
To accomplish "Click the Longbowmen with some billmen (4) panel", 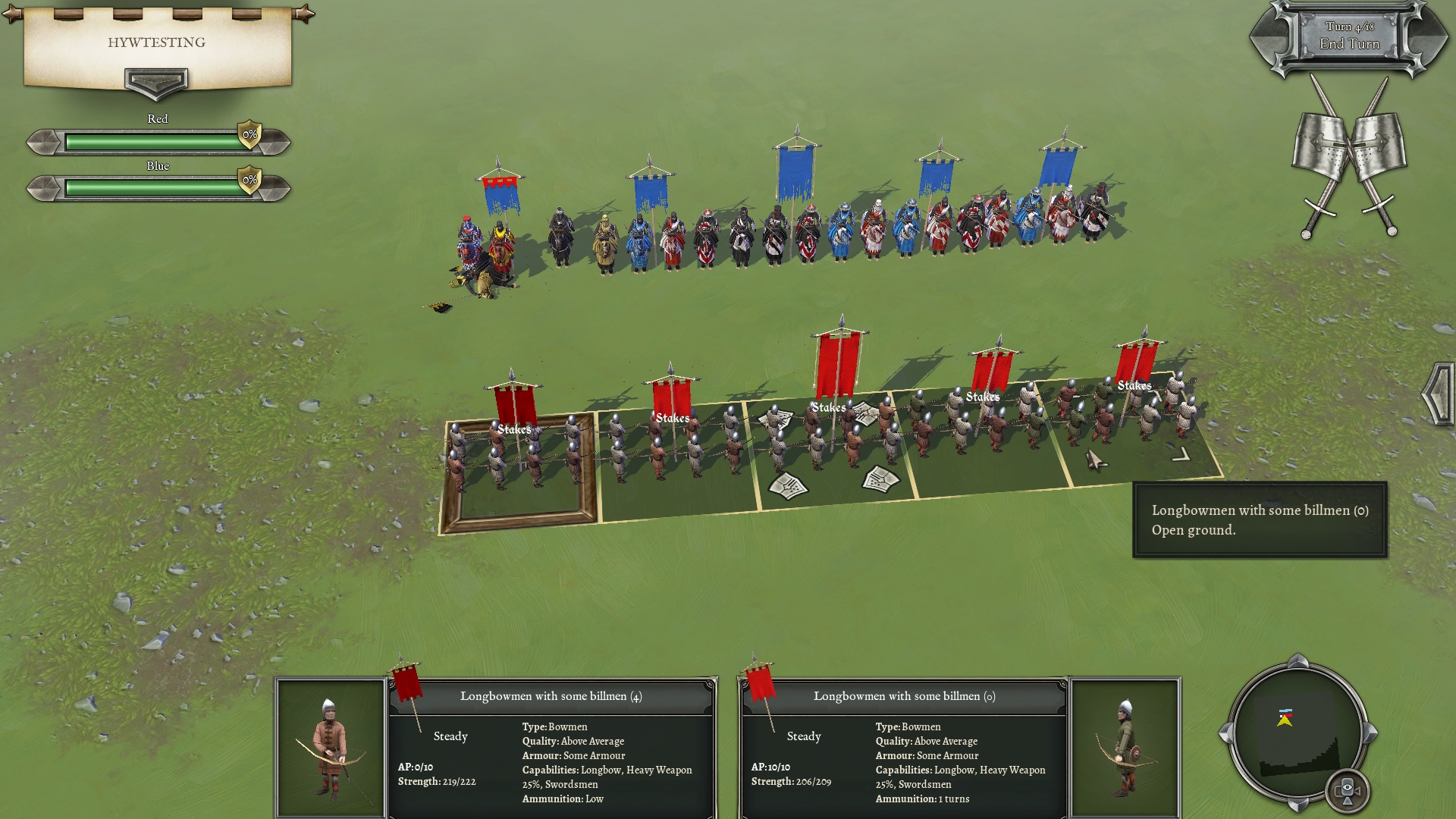I will (551, 748).
